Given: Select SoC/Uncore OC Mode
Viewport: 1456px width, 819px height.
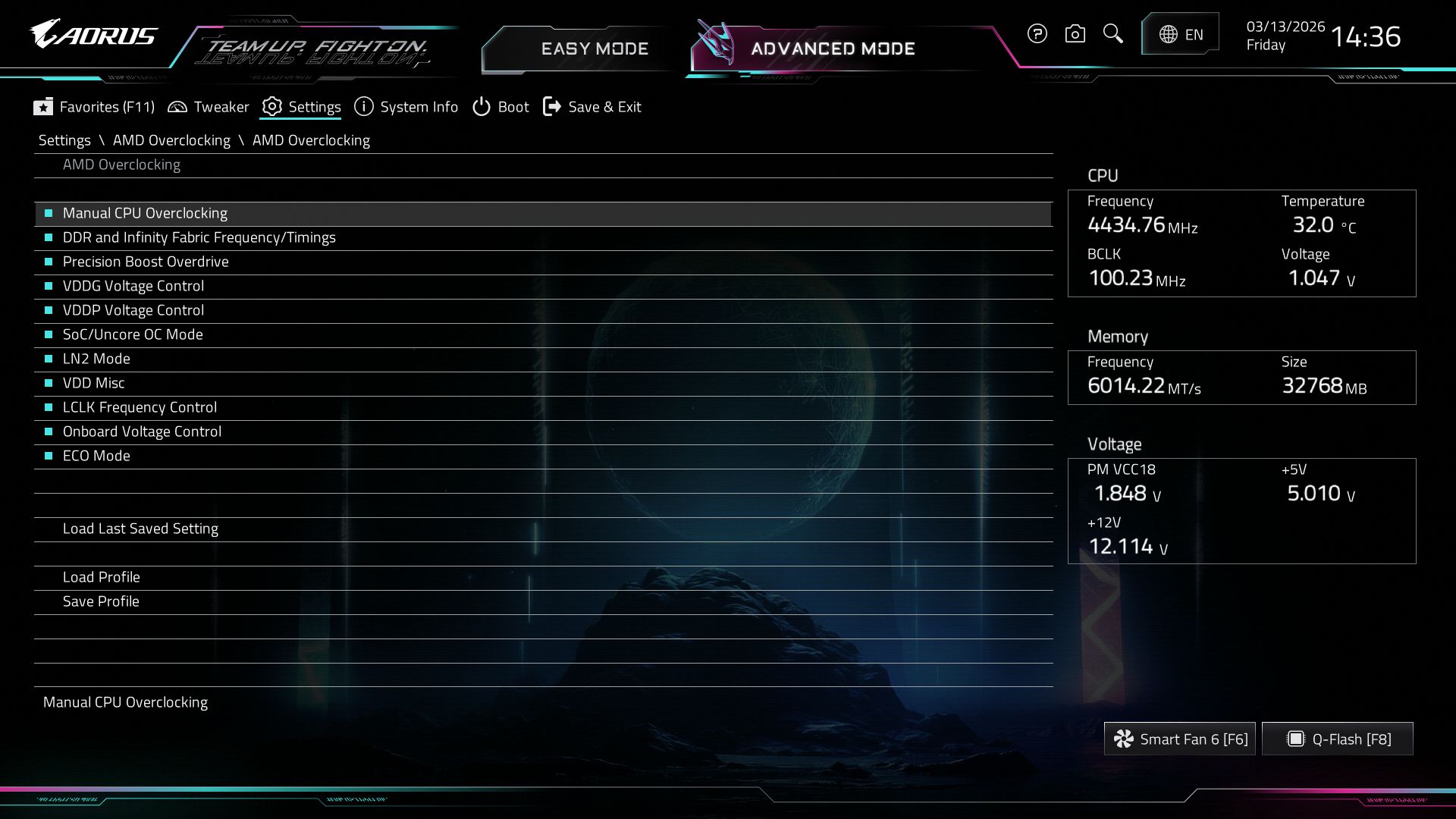Looking at the screenshot, I should point(133,334).
